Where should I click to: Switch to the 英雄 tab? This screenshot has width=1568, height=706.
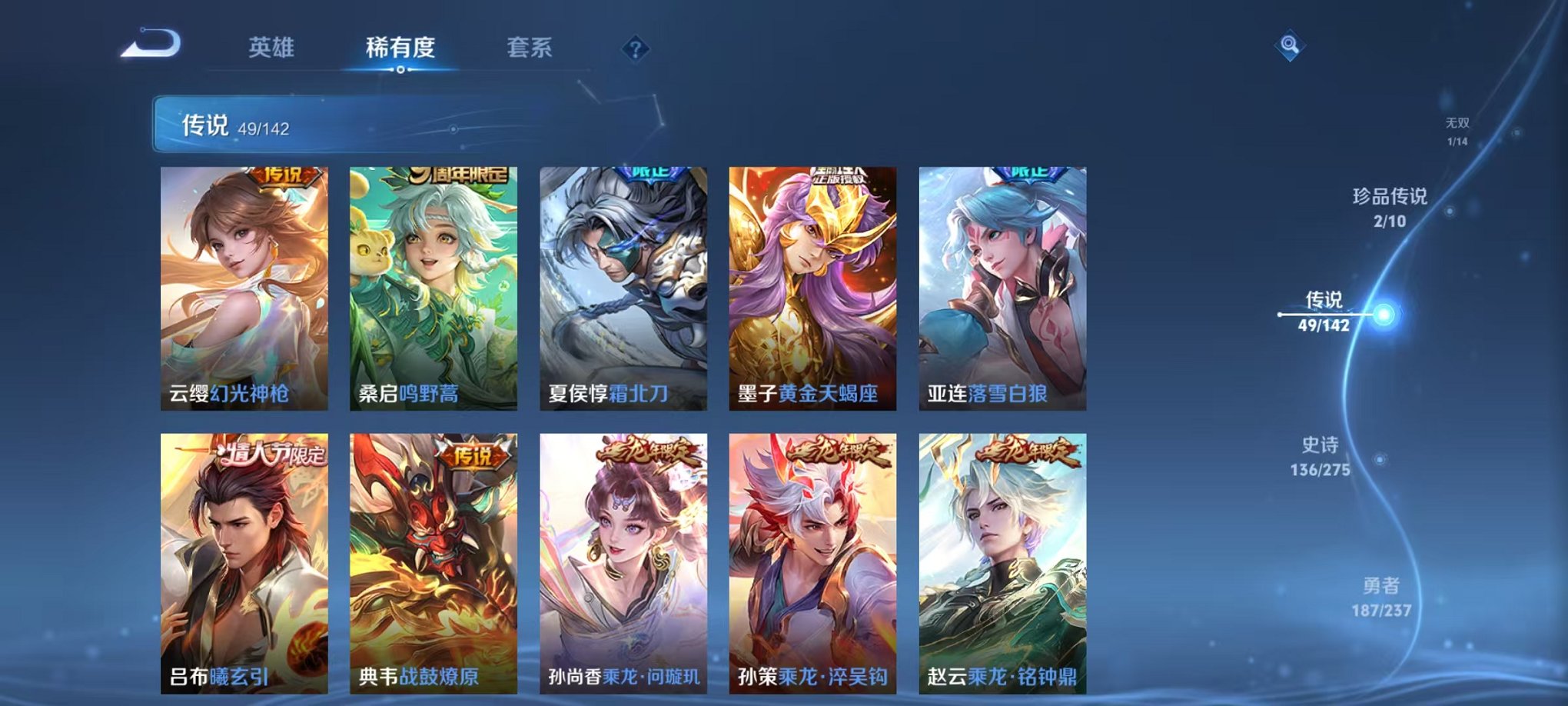[272, 48]
